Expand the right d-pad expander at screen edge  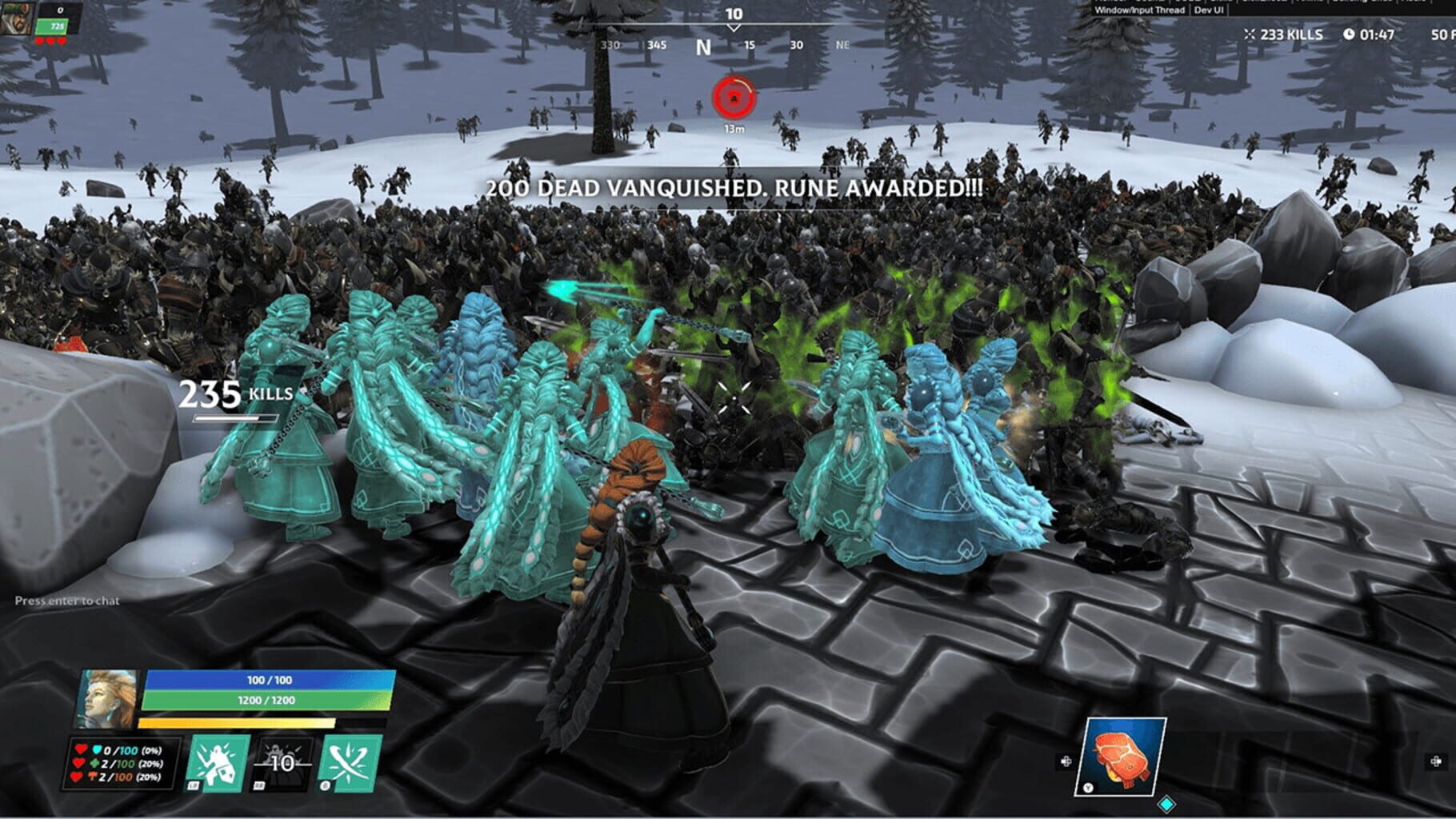coord(1434,761)
